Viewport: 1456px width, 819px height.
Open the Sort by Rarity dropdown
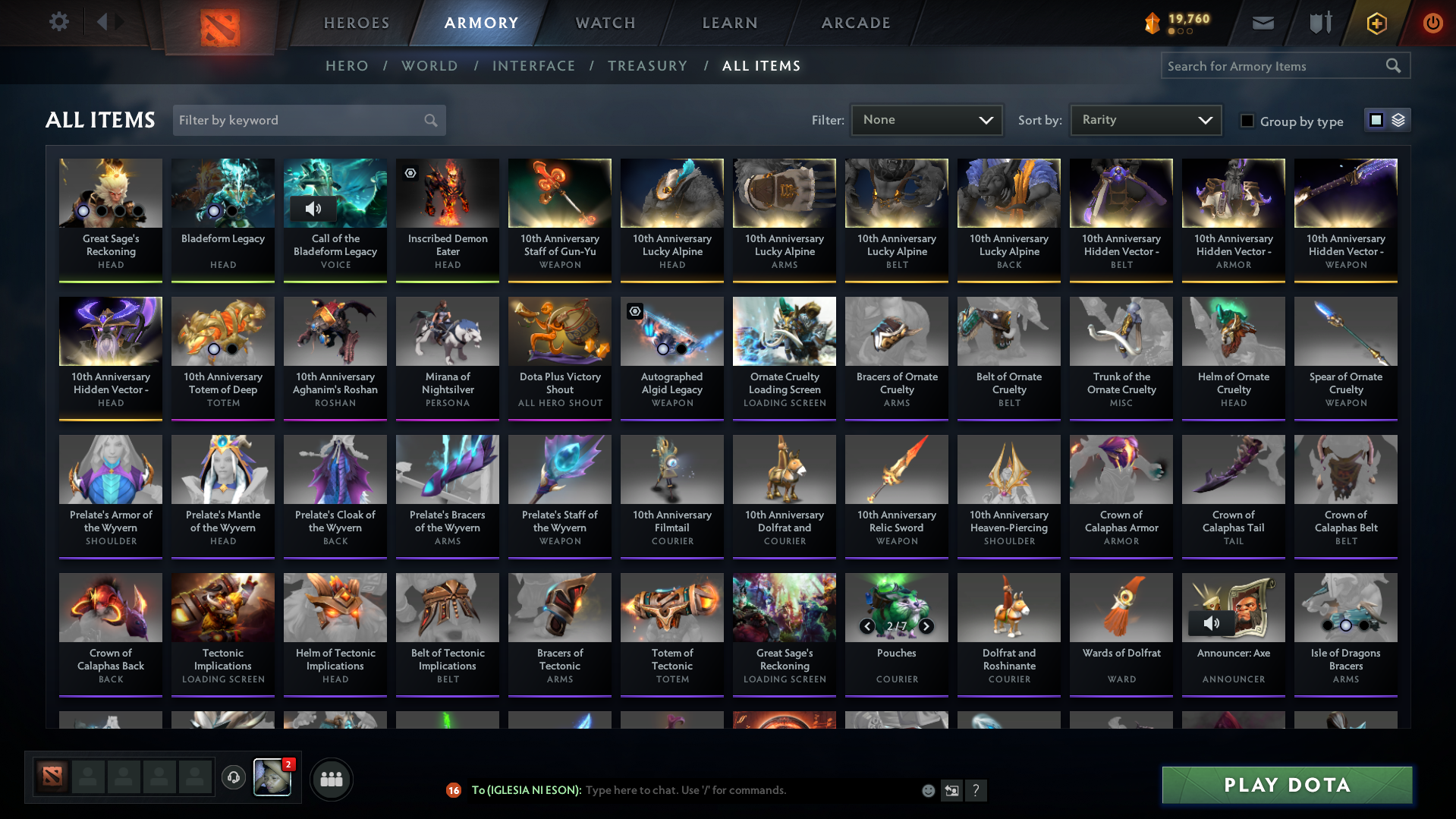point(1145,119)
